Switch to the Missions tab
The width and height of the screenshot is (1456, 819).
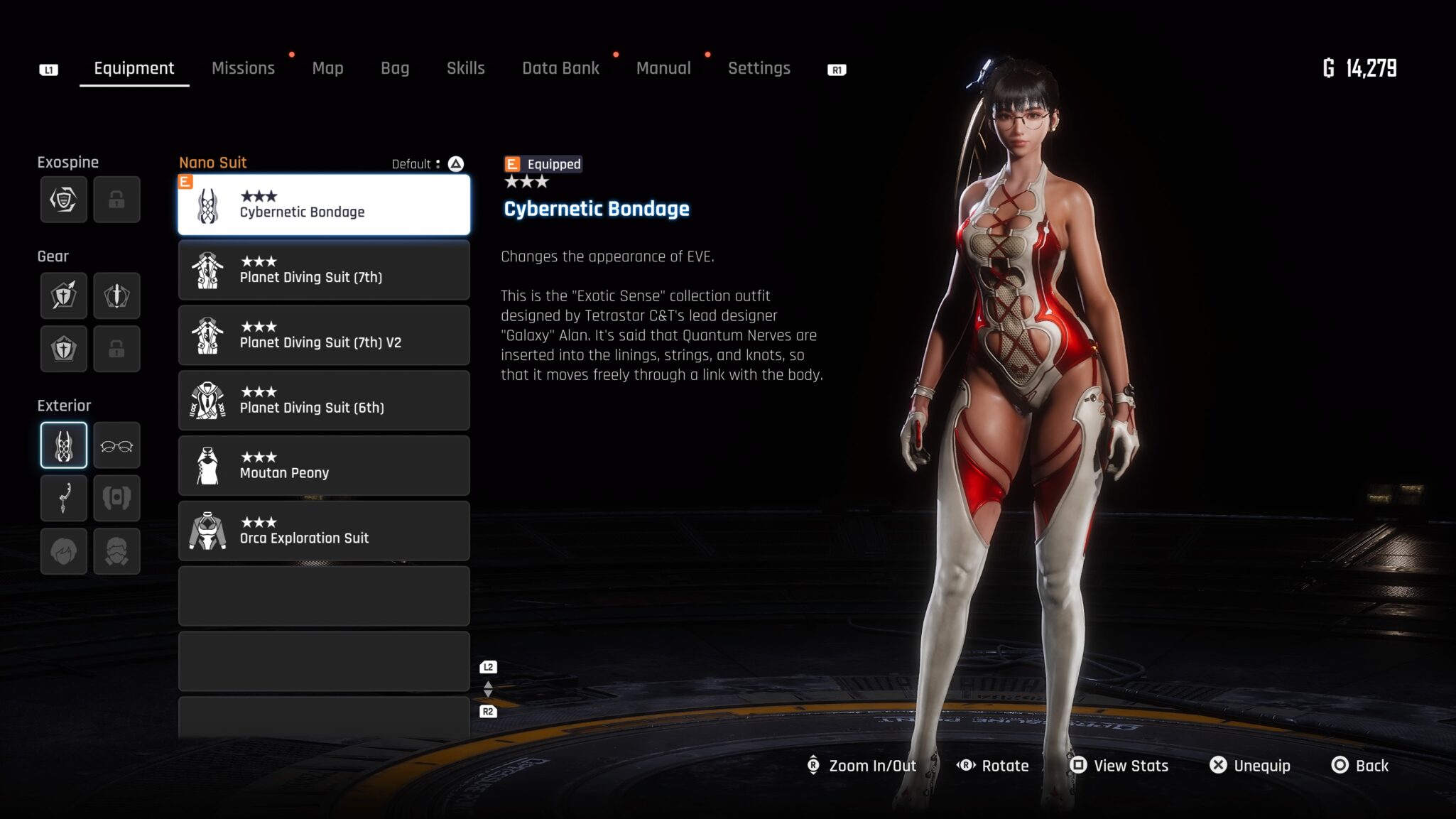(x=243, y=68)
